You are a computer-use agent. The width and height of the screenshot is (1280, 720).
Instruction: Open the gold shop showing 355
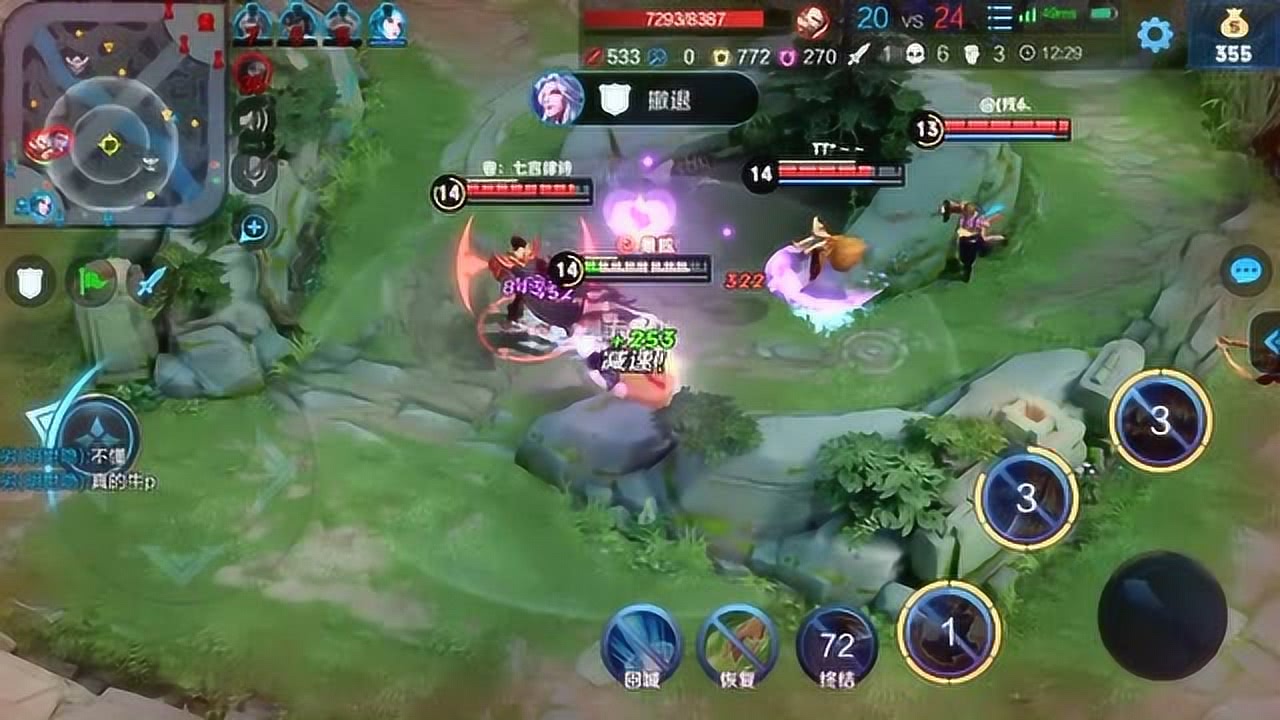coord(1233,37)
